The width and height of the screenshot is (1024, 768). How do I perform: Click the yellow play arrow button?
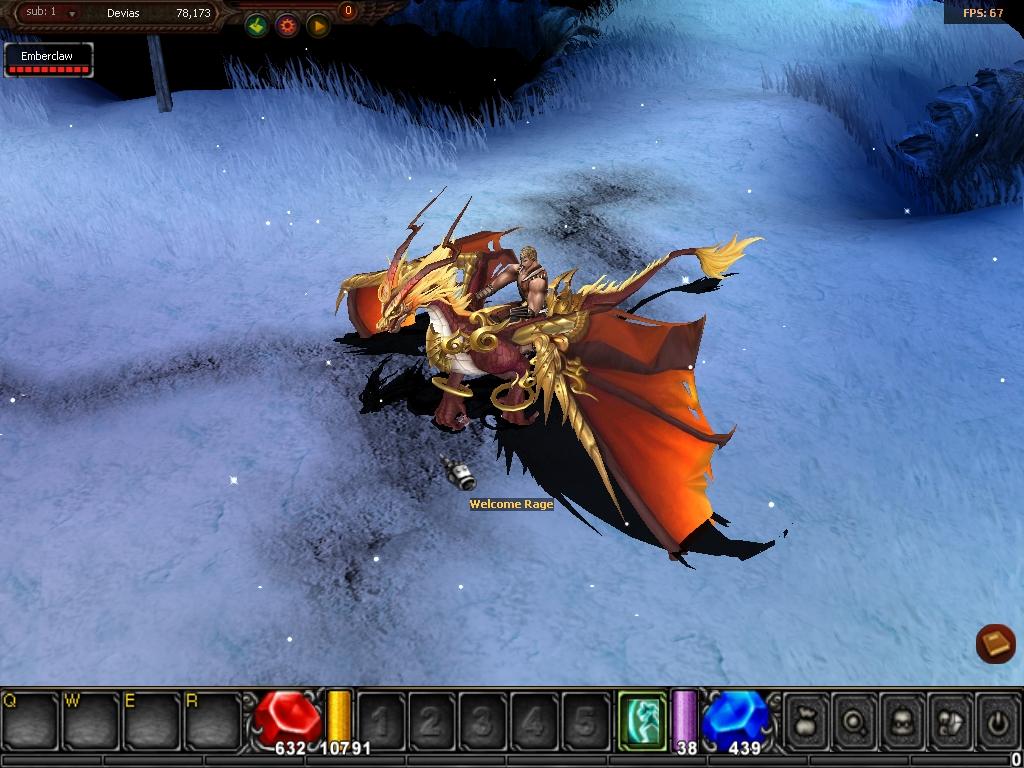tap(318, 26)
